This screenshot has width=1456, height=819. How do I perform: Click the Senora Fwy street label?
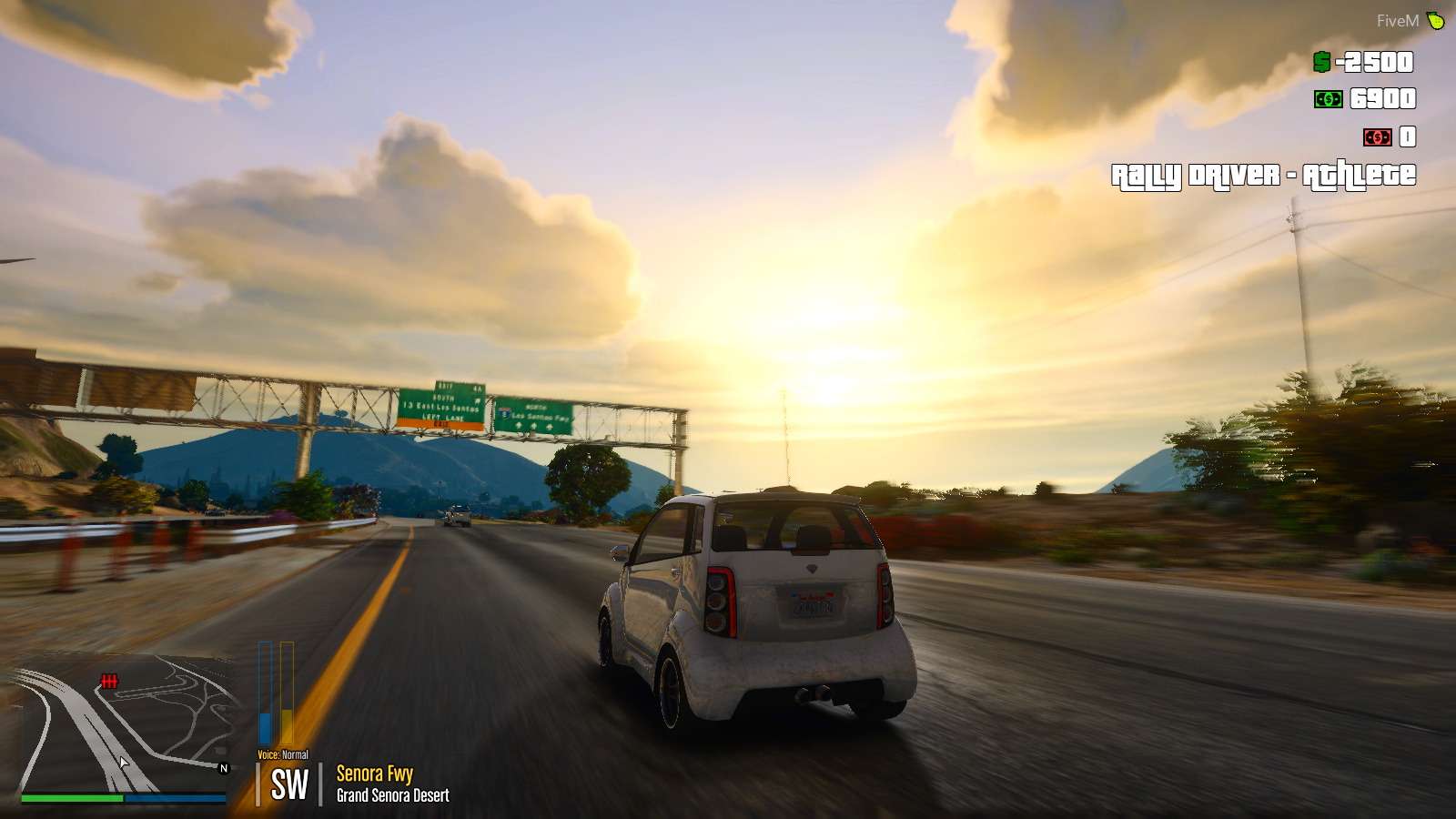coord(374,774)
